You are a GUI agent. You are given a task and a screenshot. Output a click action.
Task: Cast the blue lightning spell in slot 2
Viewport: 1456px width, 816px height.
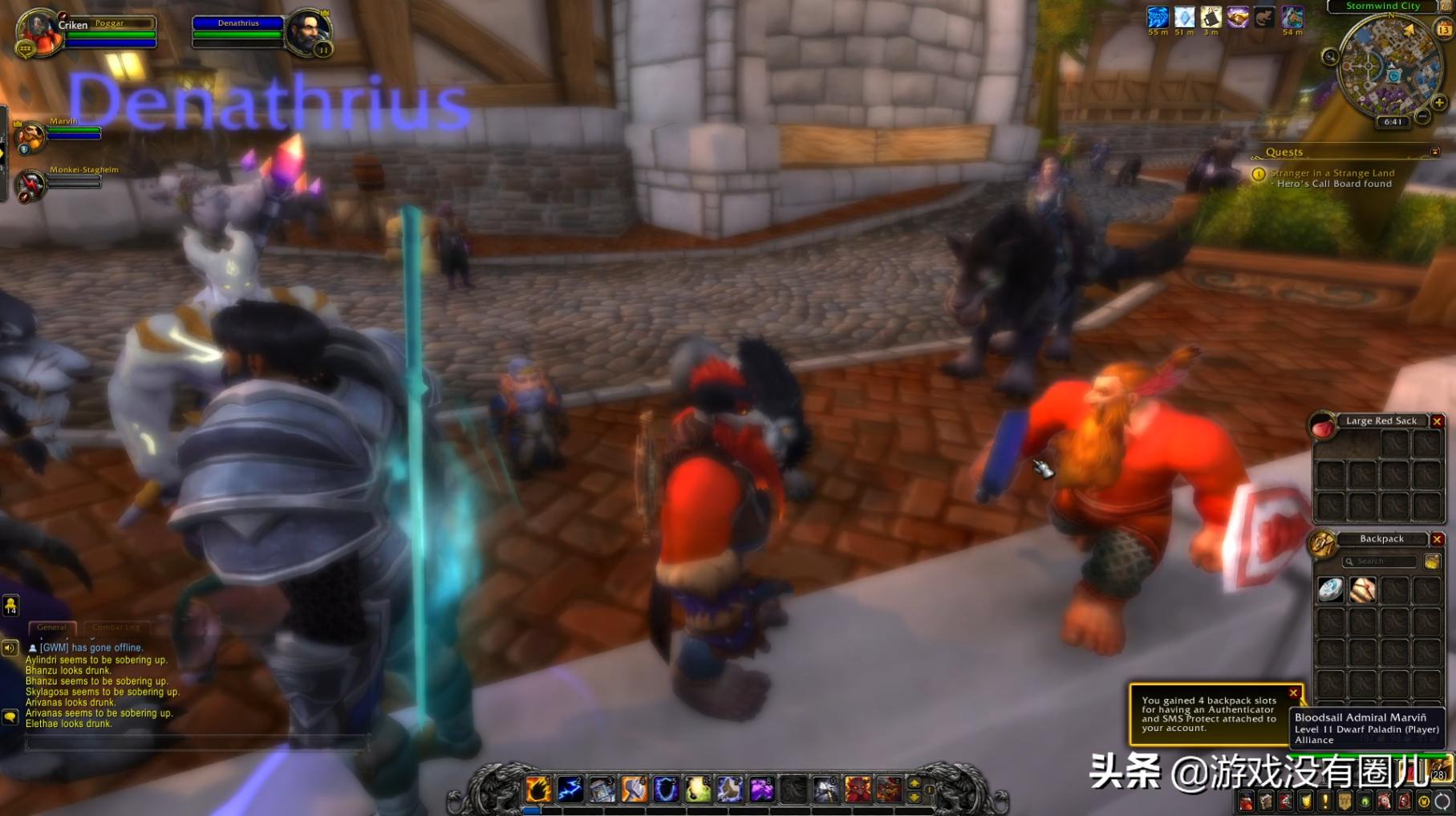[570, 790]
